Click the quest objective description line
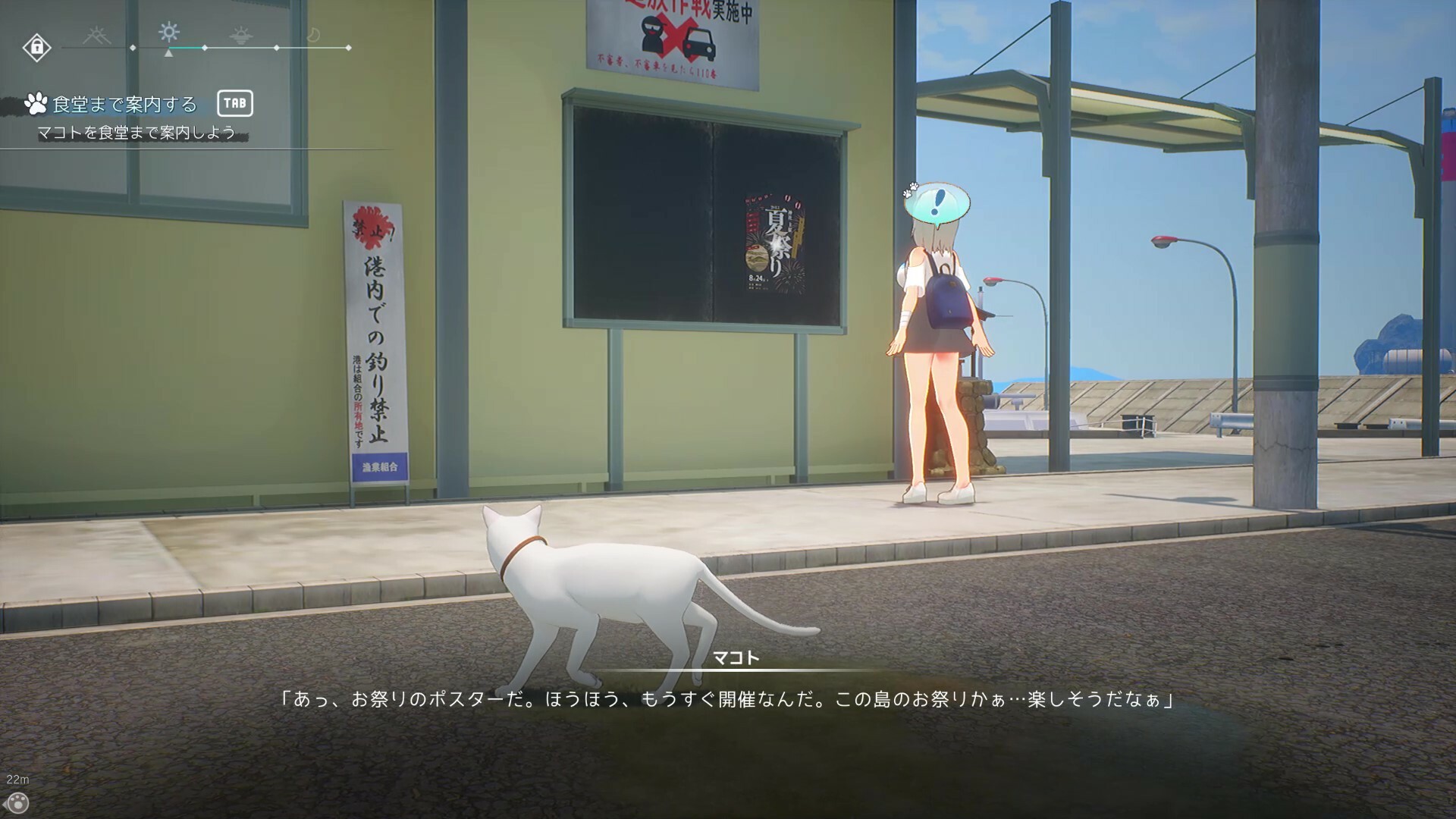 coord(136,133)
